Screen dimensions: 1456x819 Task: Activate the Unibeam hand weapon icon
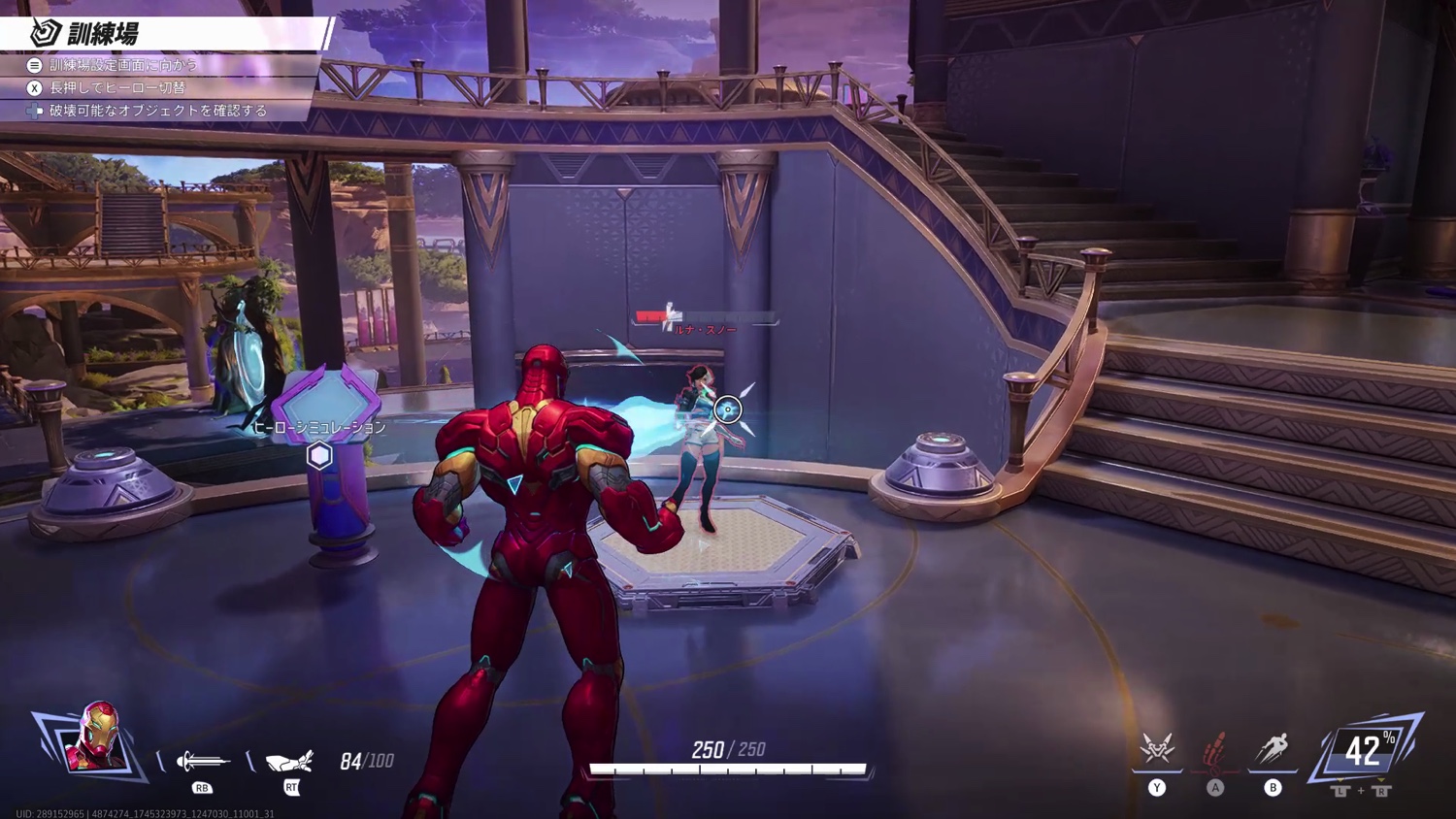point(290,761)
